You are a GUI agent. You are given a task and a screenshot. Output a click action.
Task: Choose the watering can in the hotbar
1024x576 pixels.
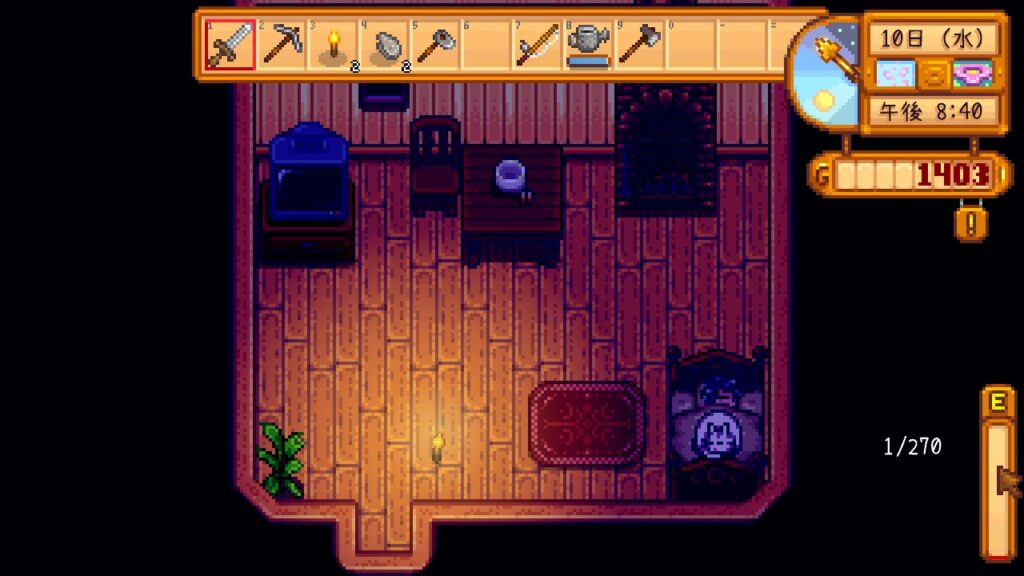[x=588, y=45]
